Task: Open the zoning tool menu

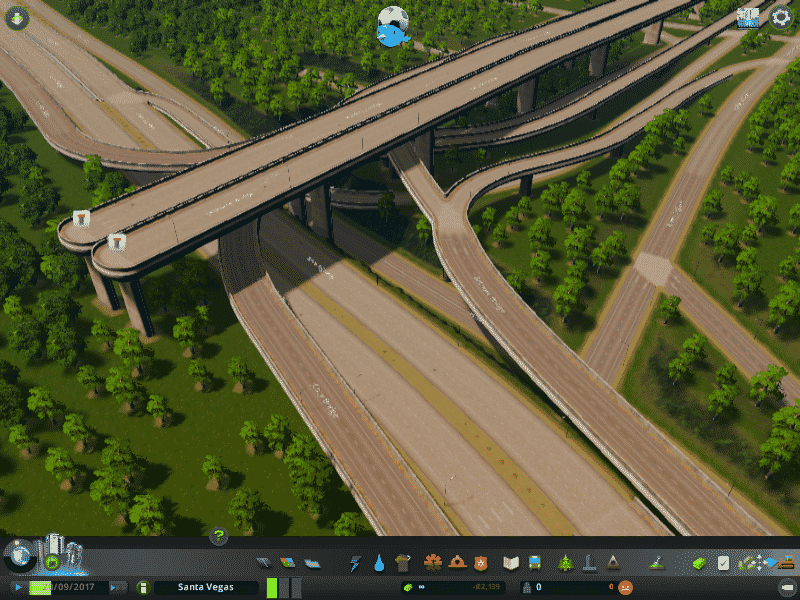Action: (x=288, y=563)
